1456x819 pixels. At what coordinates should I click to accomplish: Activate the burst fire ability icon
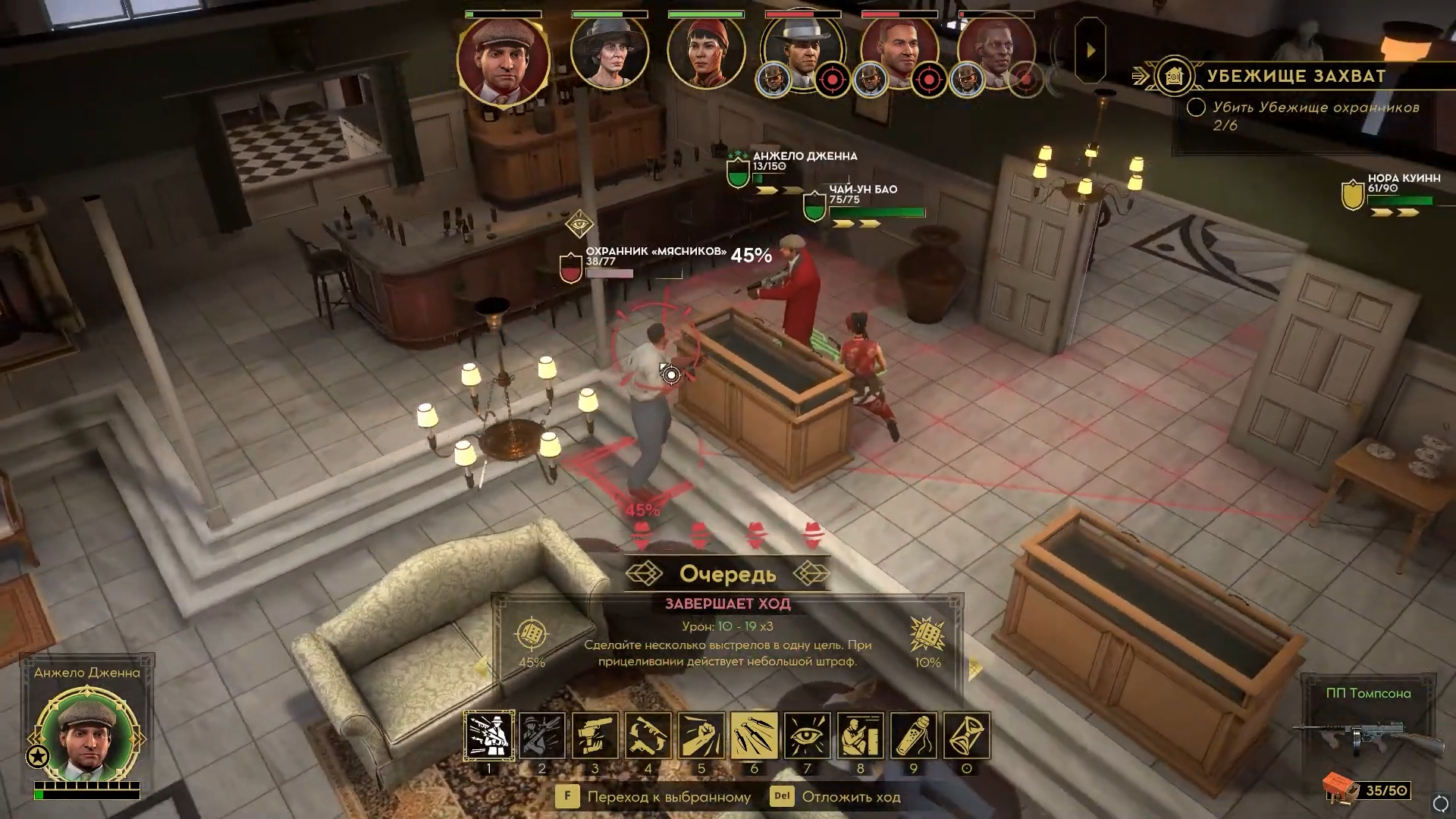click(489, 735)
